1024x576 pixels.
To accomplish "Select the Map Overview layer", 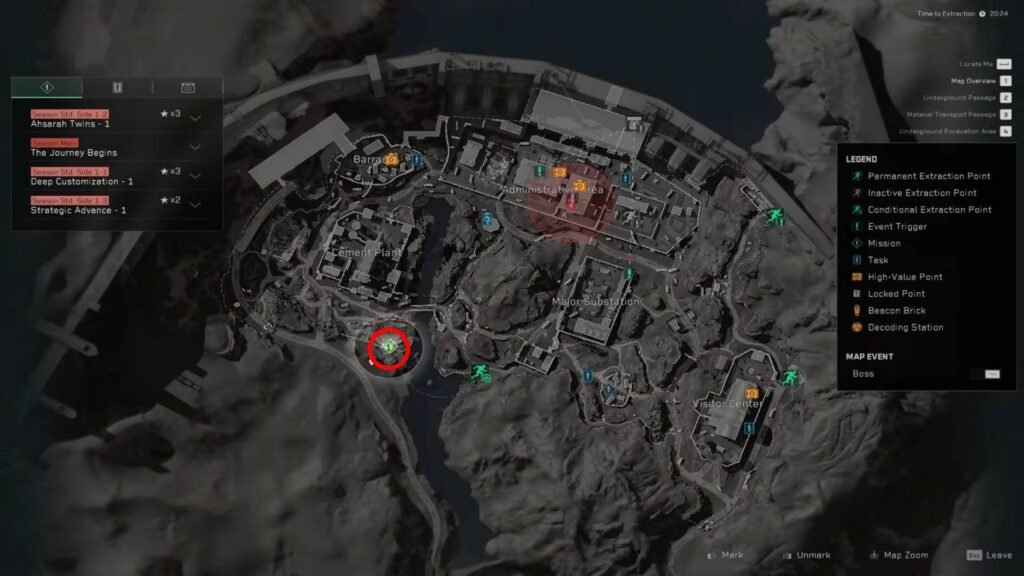I will pyautogui.click(x=1005, y=81).
